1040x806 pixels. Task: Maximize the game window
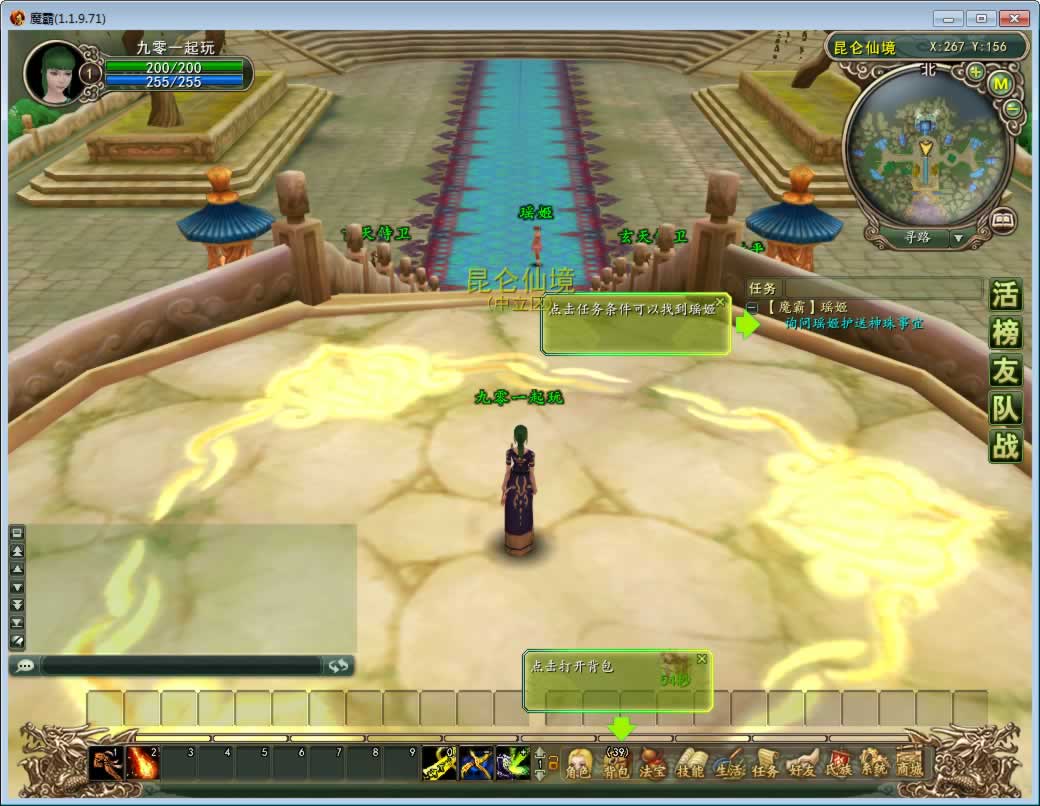coord(981,18)
